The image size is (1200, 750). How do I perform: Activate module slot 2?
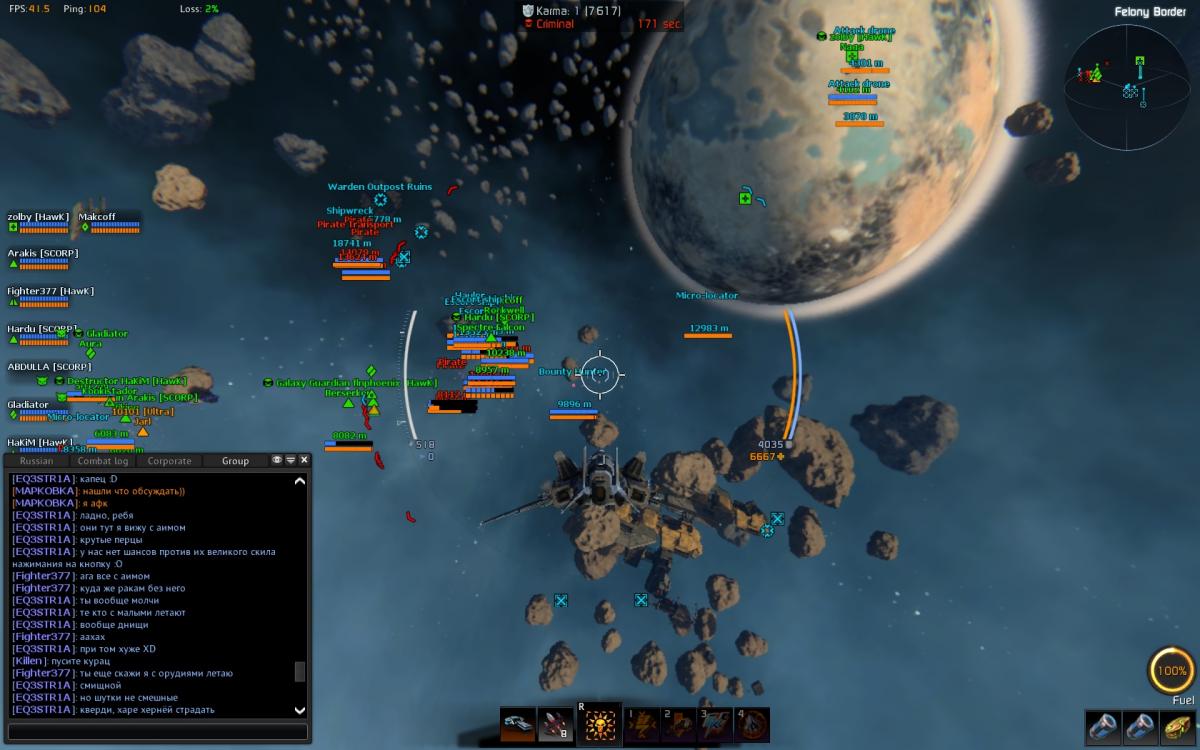coord(678,724)
